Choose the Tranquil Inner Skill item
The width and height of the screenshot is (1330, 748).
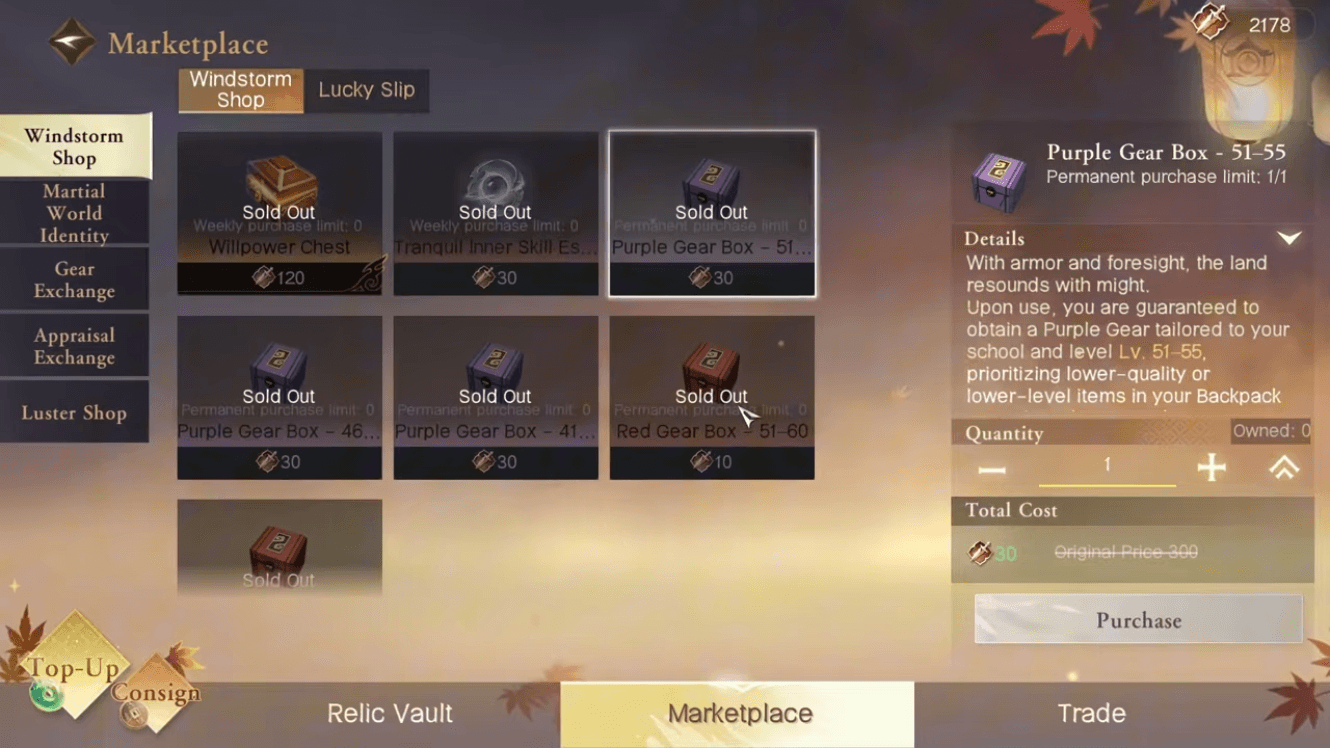pos(495,213)
